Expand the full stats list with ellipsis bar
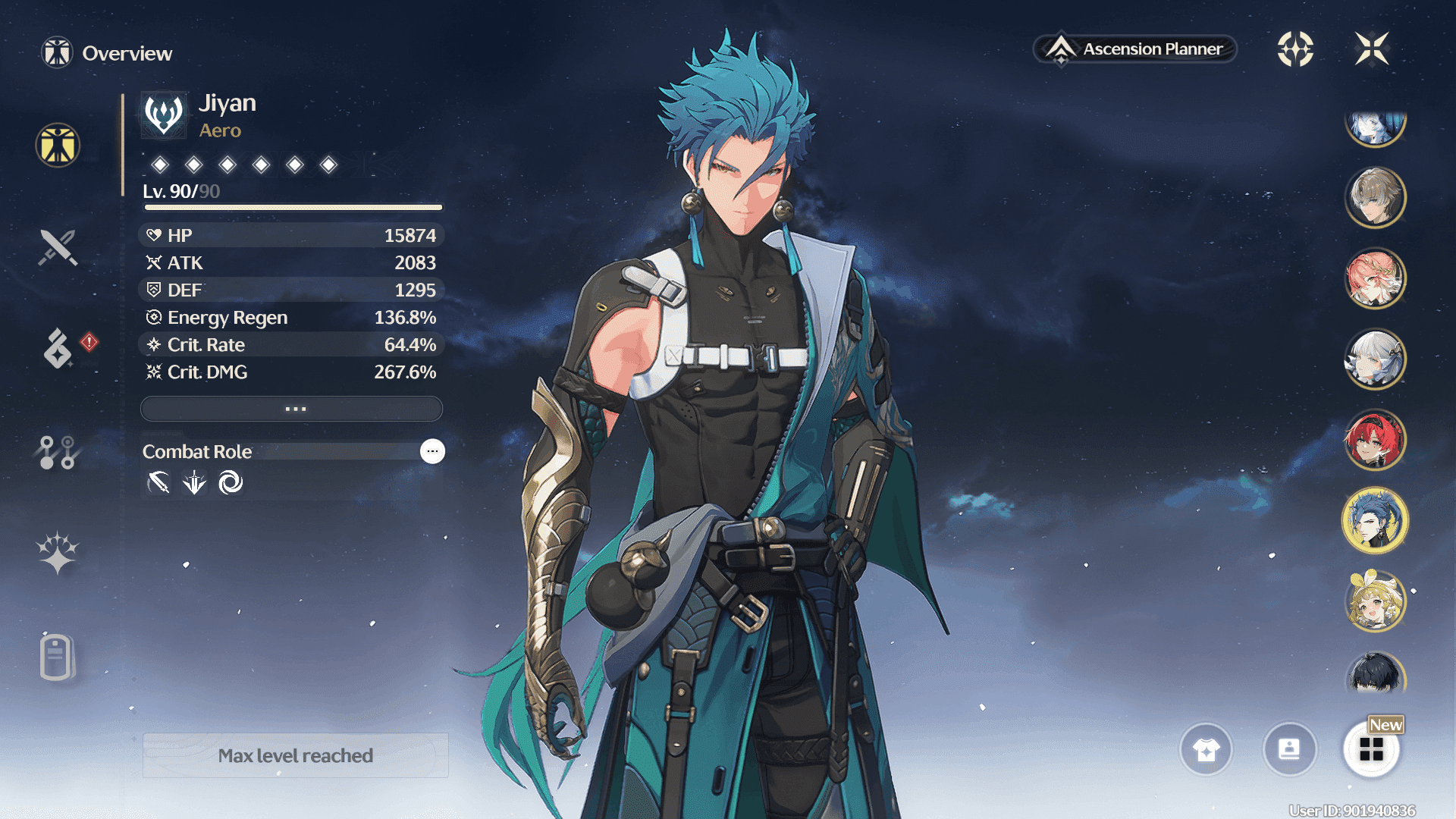 point(292,409)
